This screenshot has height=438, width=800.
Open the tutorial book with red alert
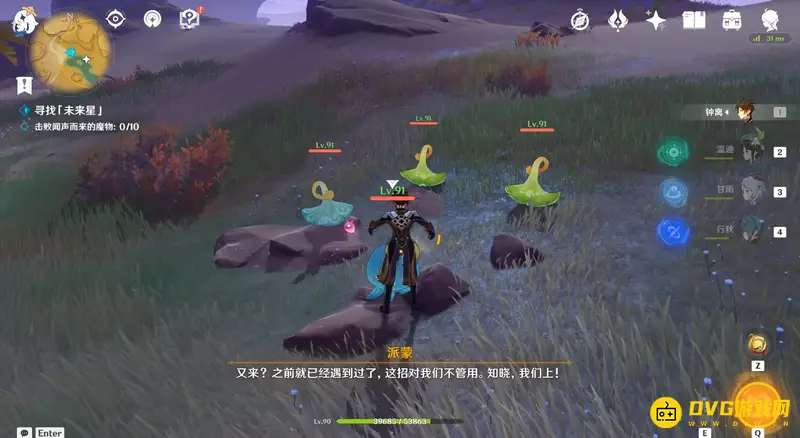[189, 19]
